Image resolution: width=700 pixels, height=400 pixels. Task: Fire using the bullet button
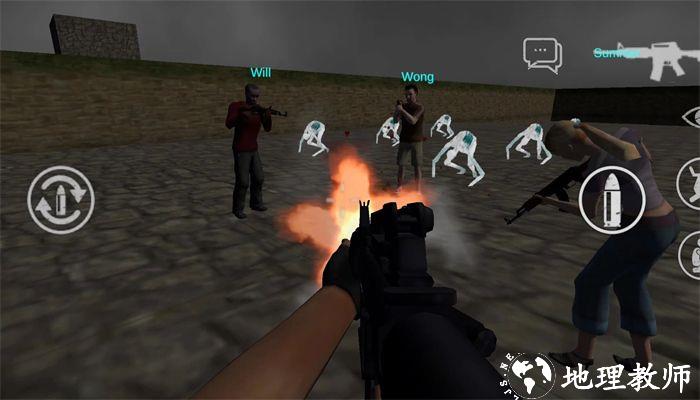pyautogui.click(x=612, y=200)
